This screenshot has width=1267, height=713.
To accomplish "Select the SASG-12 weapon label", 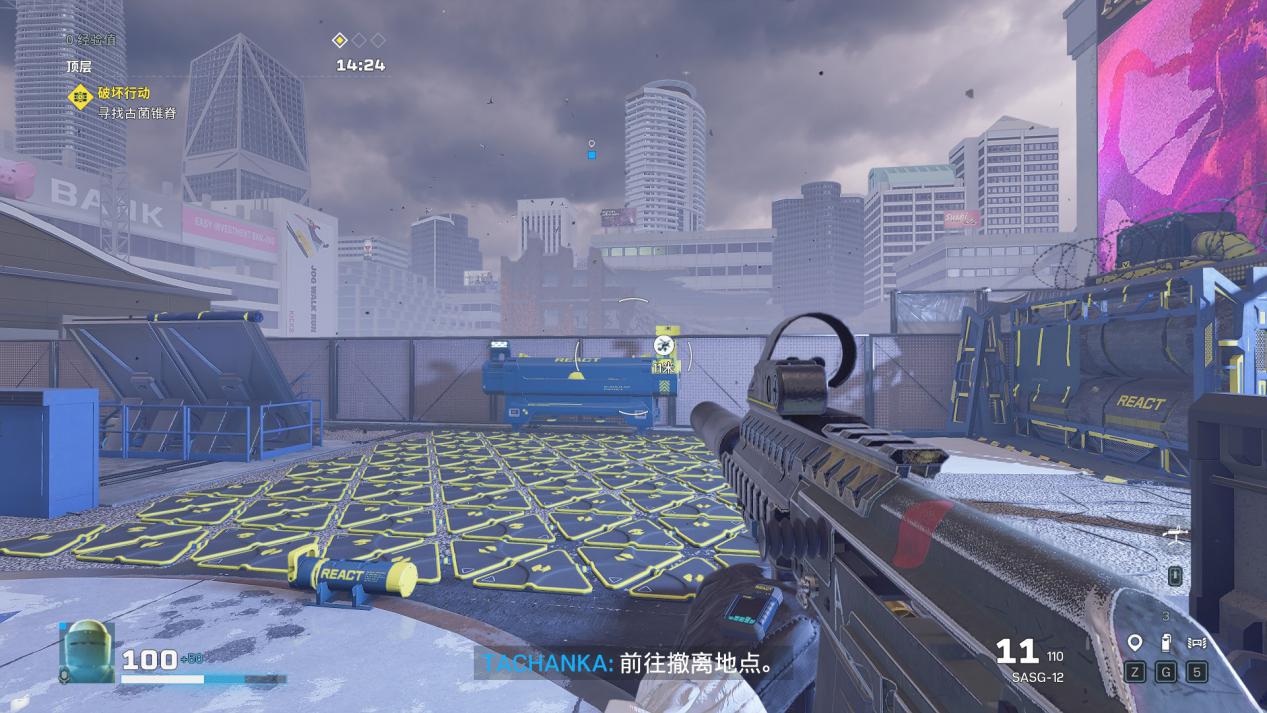I will click(x=1036, y=677).
